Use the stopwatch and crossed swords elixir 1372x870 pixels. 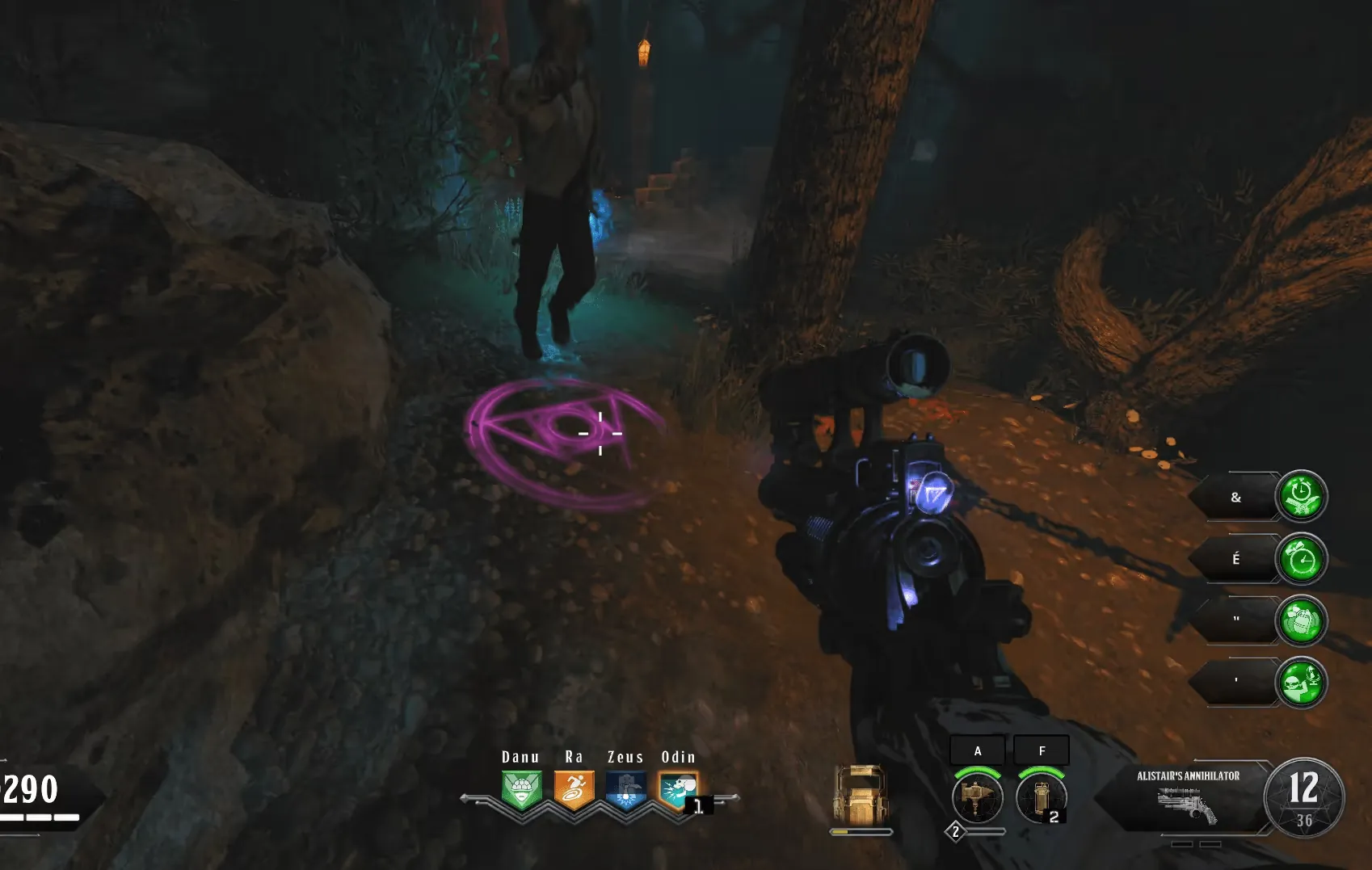[1301, 496]
